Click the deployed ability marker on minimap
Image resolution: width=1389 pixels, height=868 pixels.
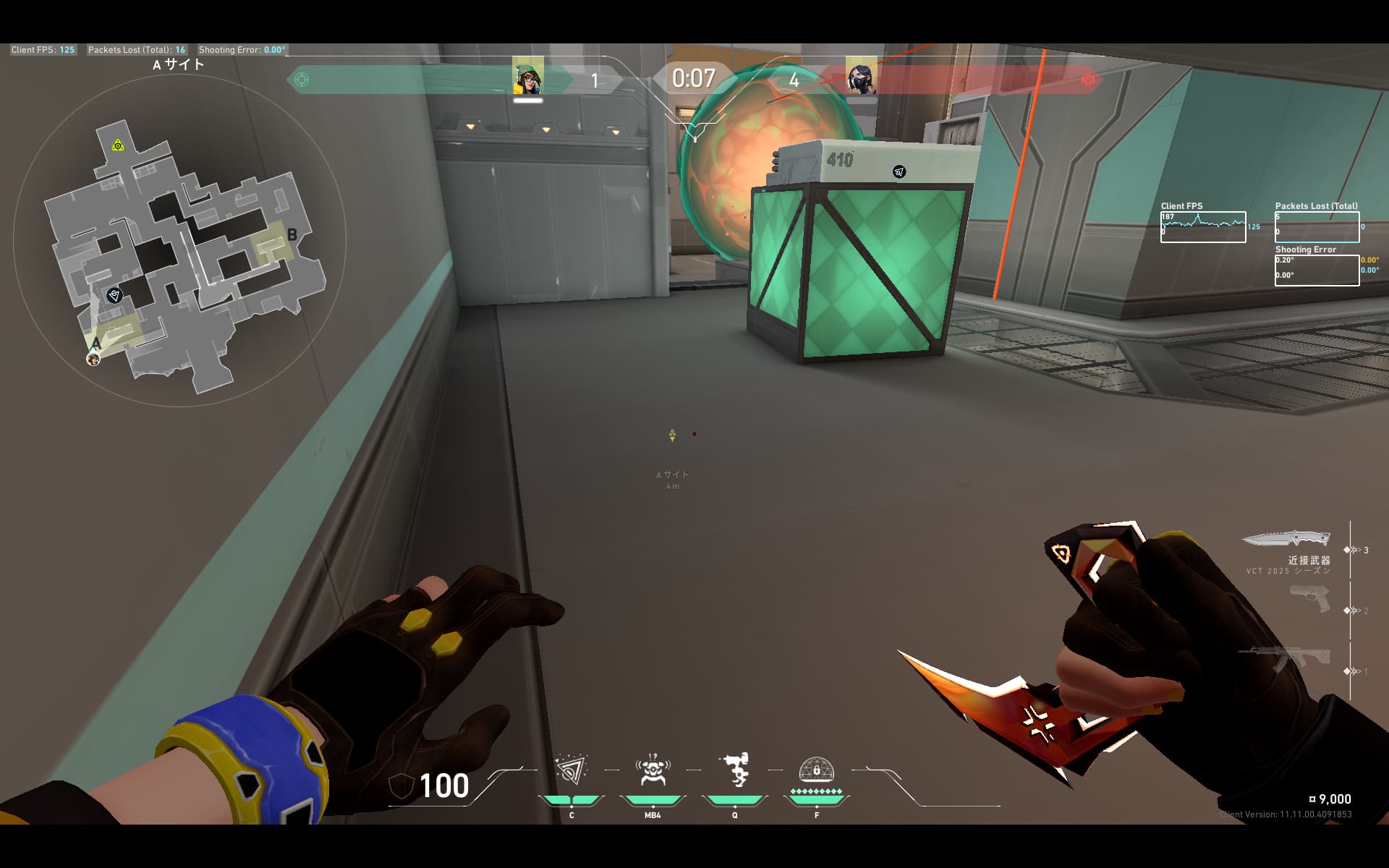point(114,295)
